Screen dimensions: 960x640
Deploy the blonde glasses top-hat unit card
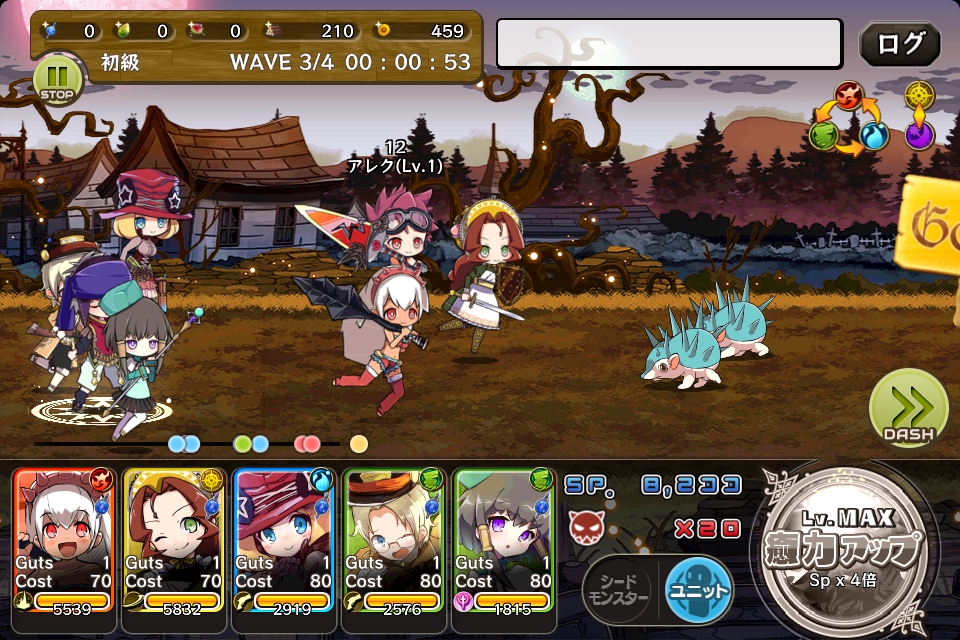point(393,538)
